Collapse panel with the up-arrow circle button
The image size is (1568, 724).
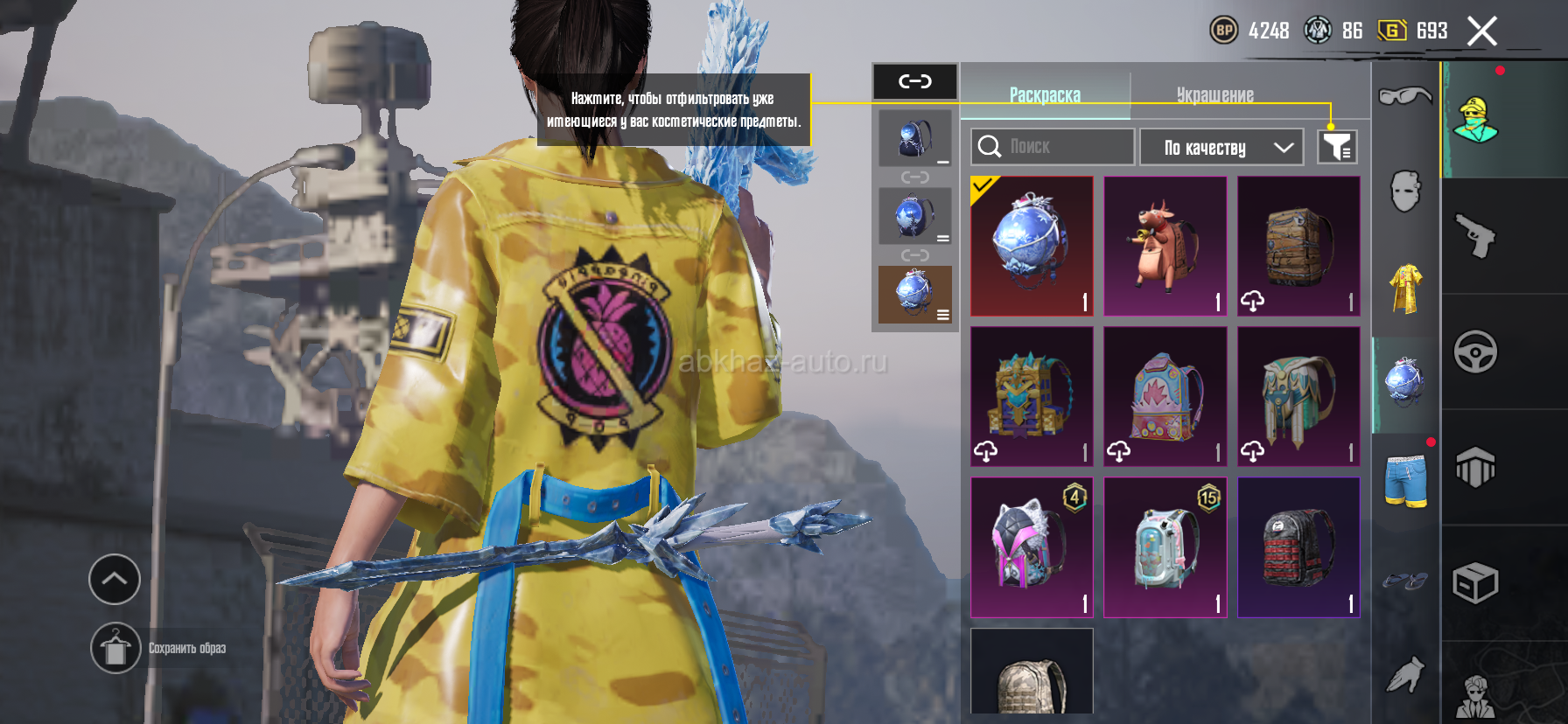[115, 579]
